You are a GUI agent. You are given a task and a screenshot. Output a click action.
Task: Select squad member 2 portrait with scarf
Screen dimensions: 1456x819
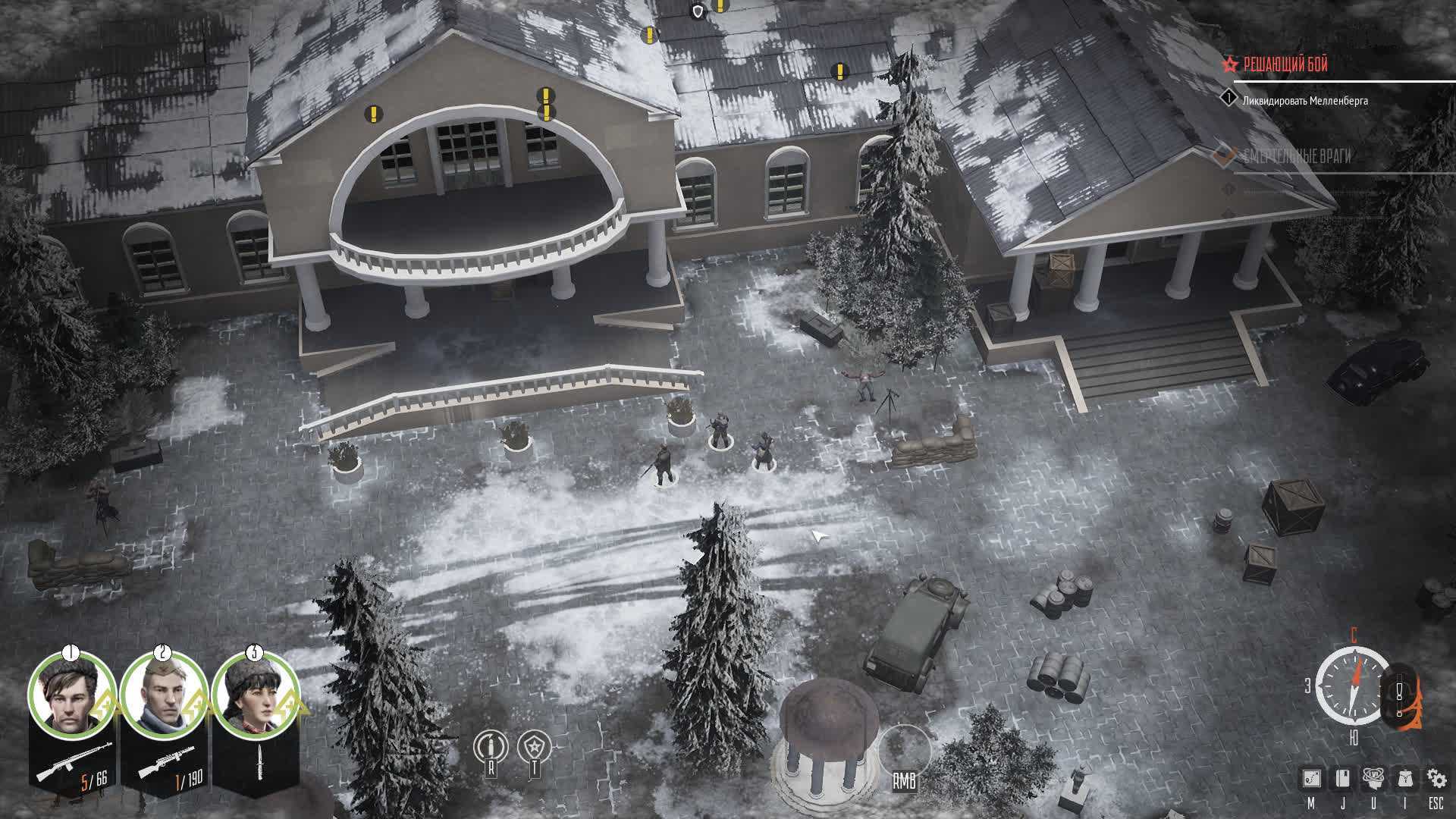(163, 695)
